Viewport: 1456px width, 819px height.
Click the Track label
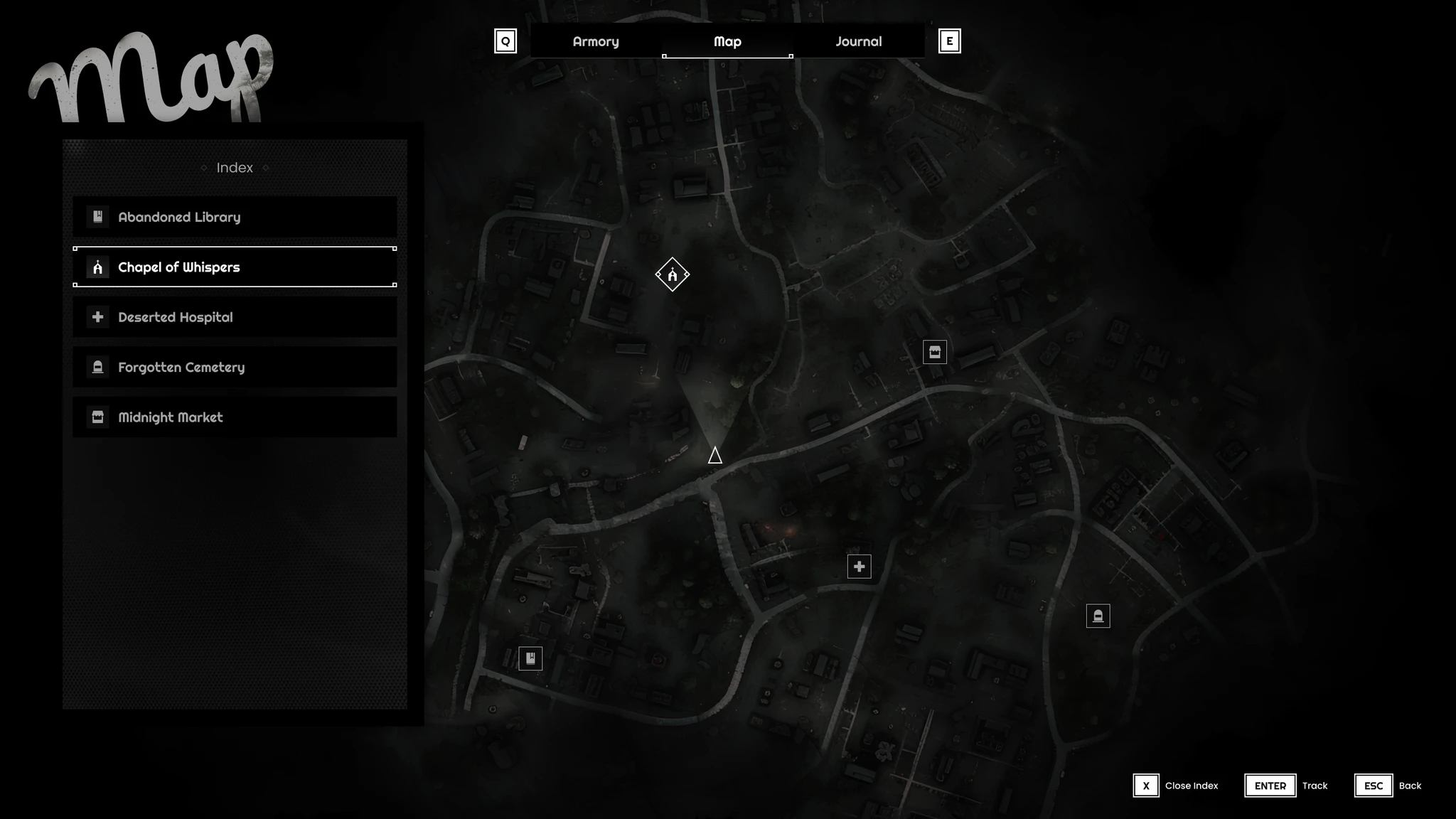click(x=1315, y=786)
